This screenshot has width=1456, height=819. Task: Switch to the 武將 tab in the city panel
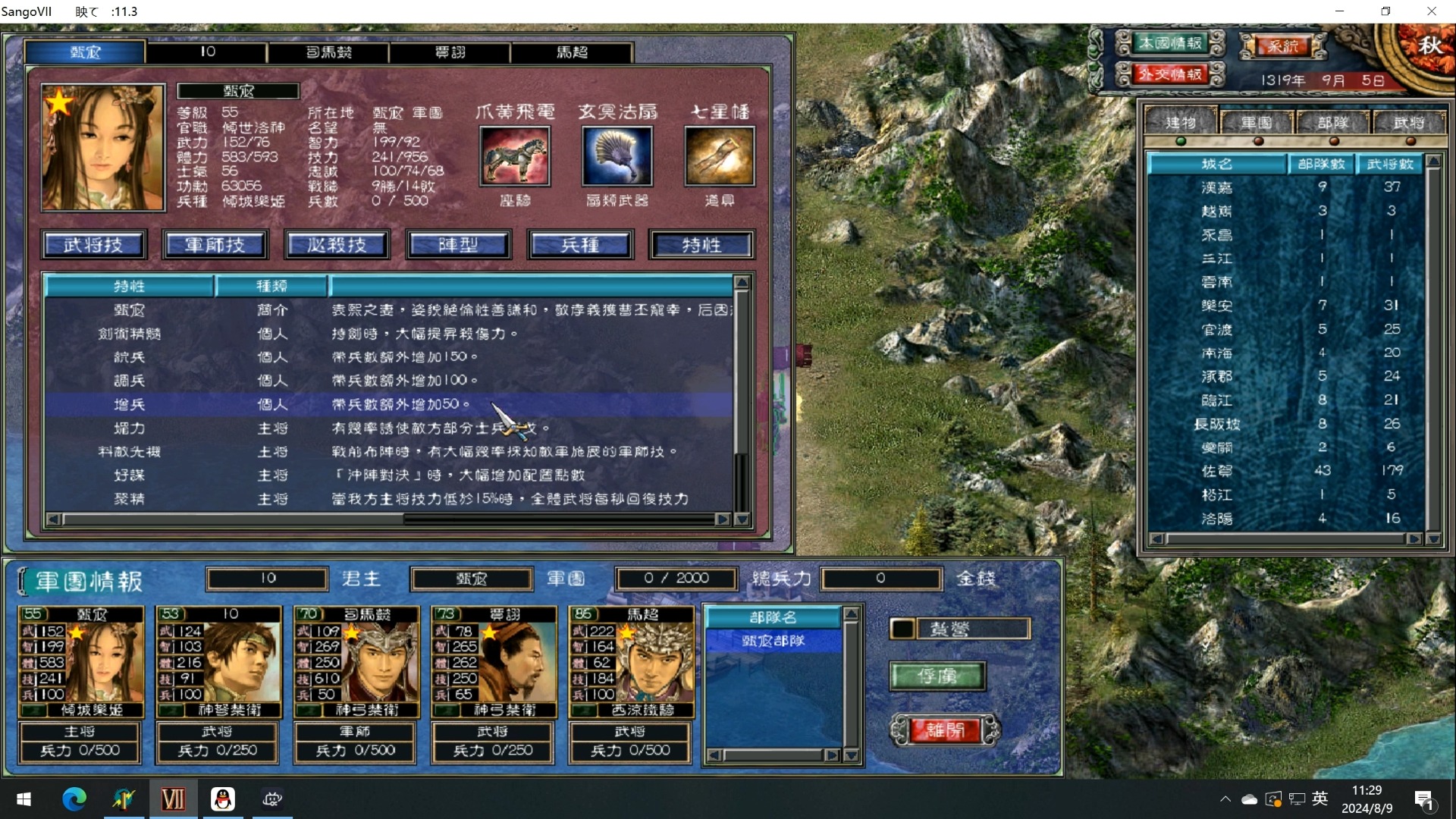[1410, 121]
